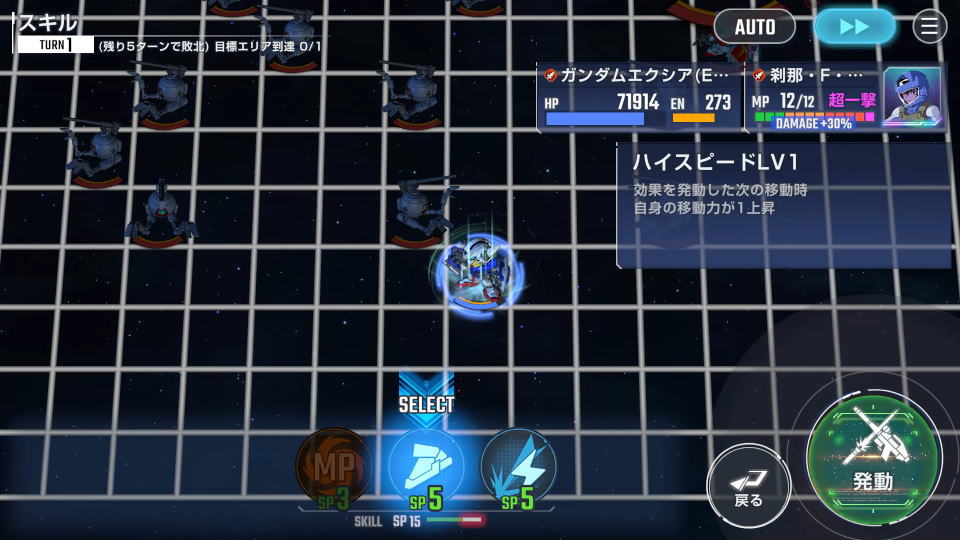Viewport: 960px width, 540px height.
Task: Choose the High Speed boot skill icon
Action: click(426, 467)
